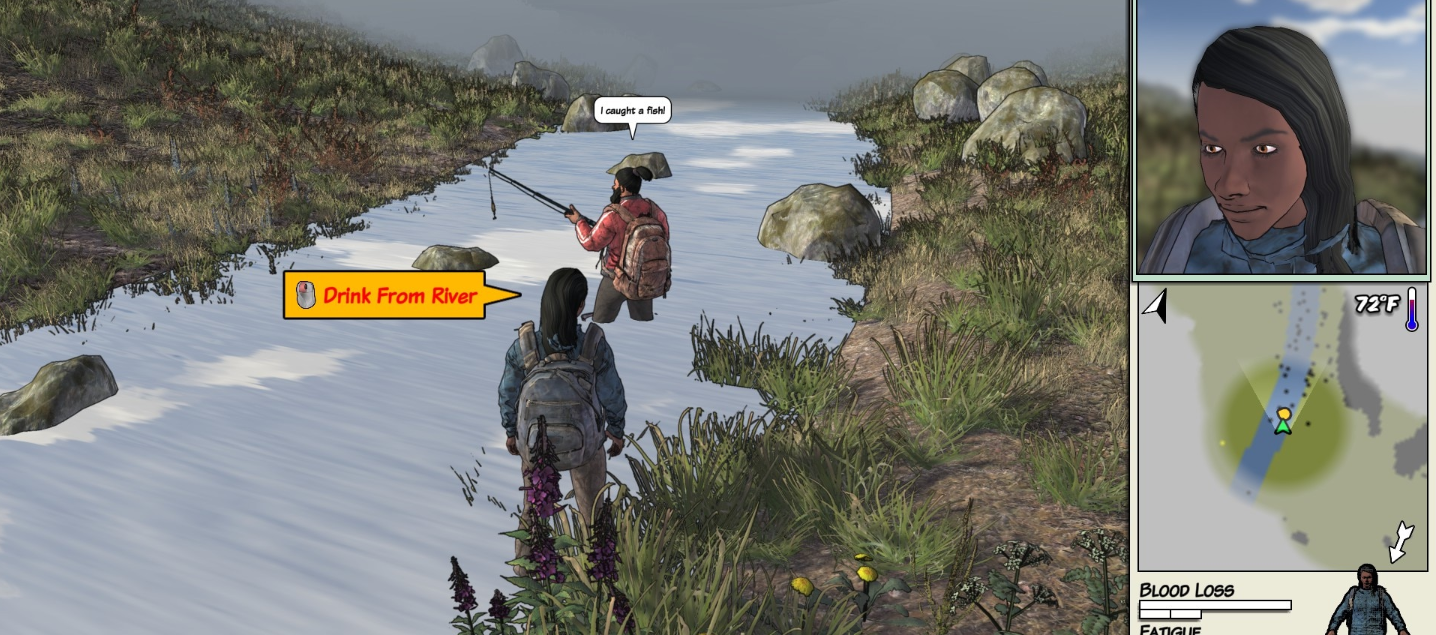This screenshot has width=1436, height=635.
Task: Select the character portrait panel
Action: (1282, 138)
